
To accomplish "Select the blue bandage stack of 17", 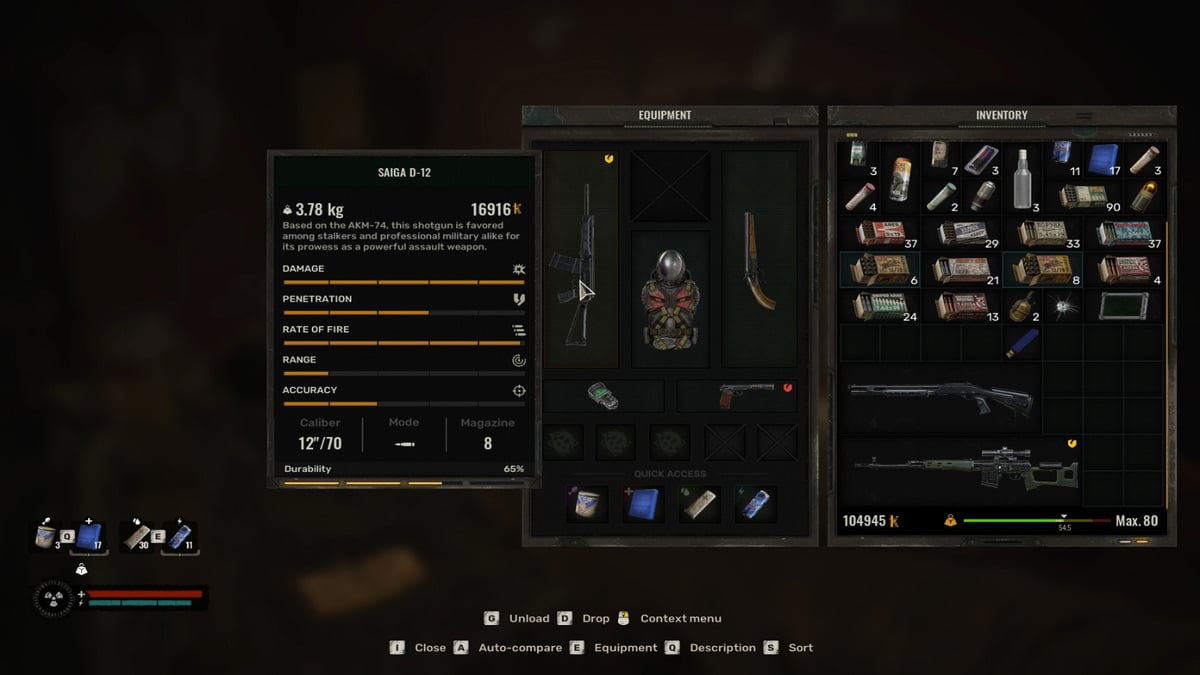I will pyautogui.click(x=1104, y=158).
